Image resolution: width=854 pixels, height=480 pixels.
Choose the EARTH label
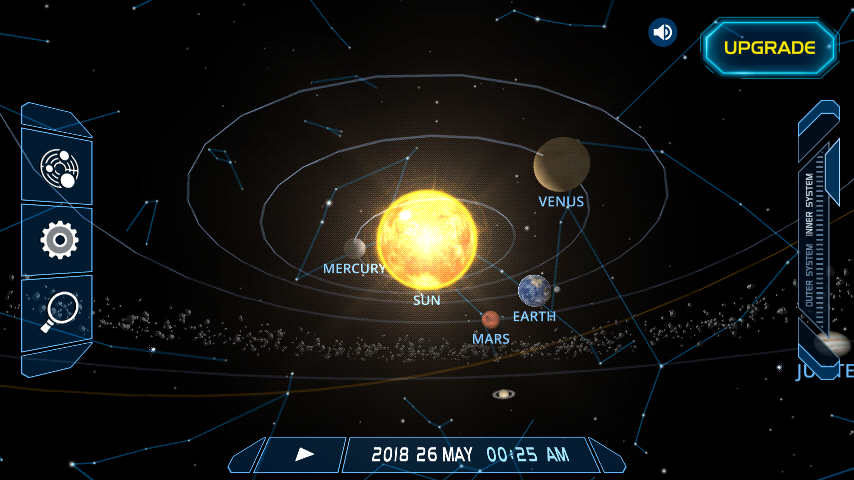(x=534, y=316)
